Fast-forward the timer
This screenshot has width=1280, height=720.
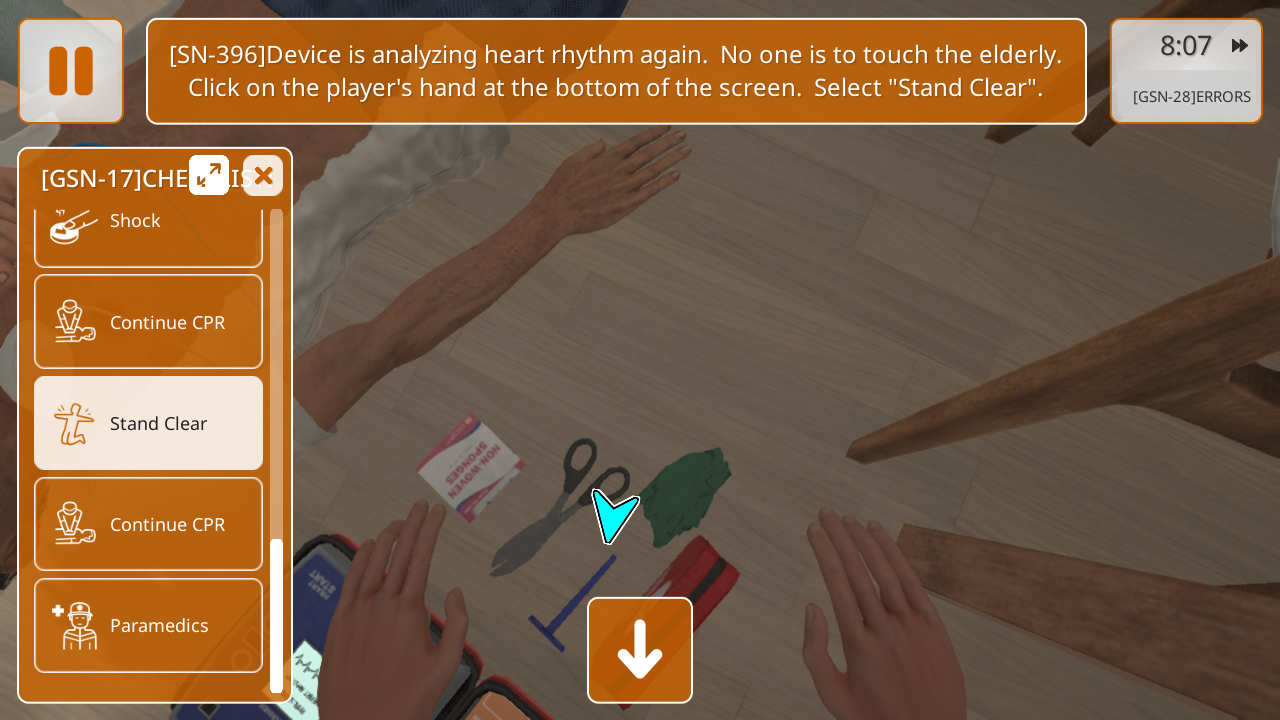1240,46
